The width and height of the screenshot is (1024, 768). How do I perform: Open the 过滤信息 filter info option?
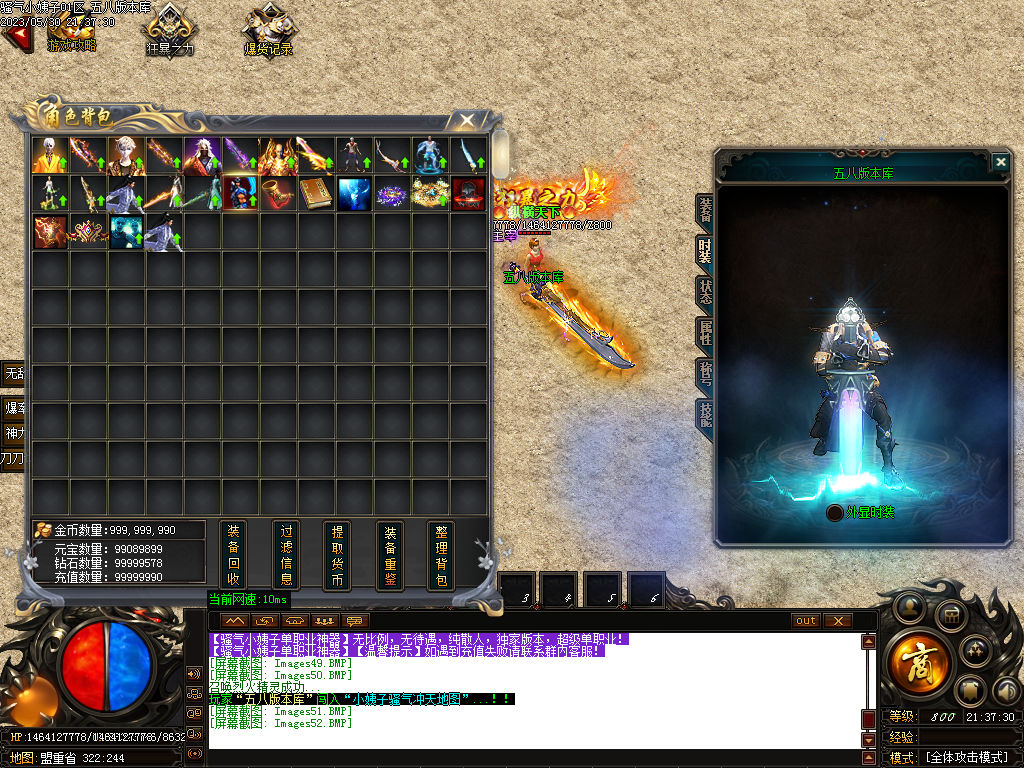pos(286,555)
